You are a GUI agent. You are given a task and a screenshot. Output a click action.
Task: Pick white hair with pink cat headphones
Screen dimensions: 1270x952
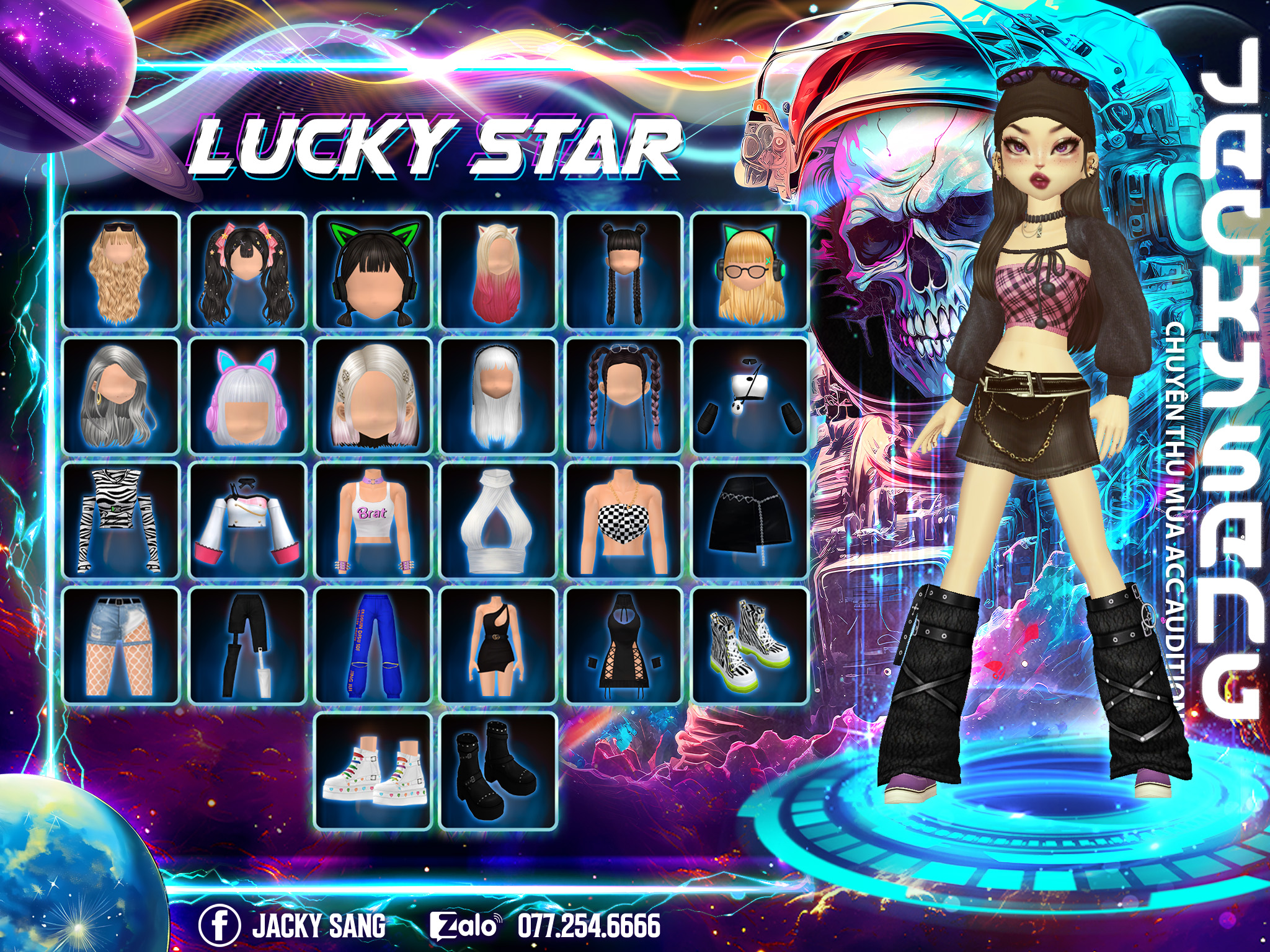tap(247, 396)
